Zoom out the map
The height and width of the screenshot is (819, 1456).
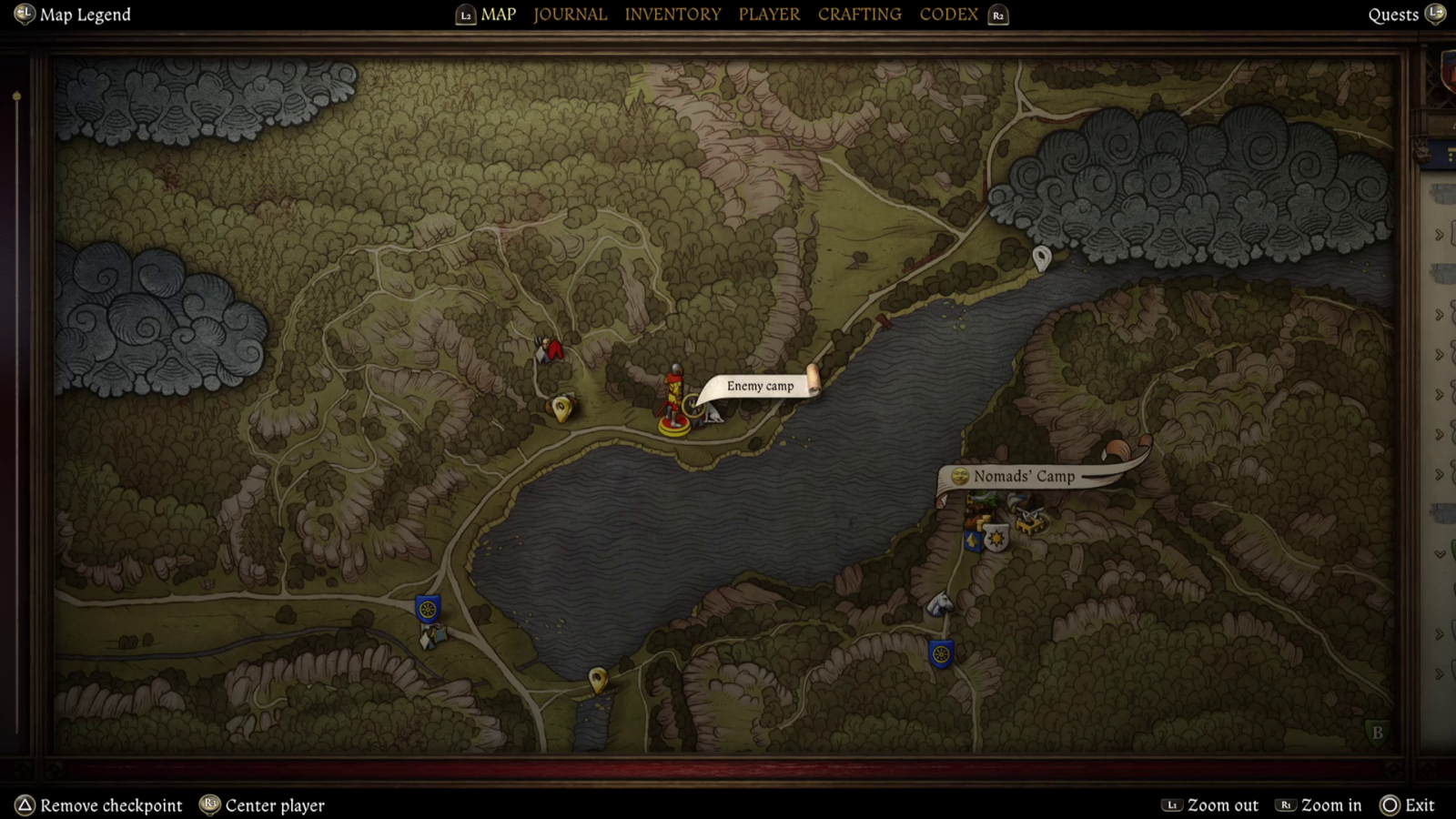[x=1222, y=805]
